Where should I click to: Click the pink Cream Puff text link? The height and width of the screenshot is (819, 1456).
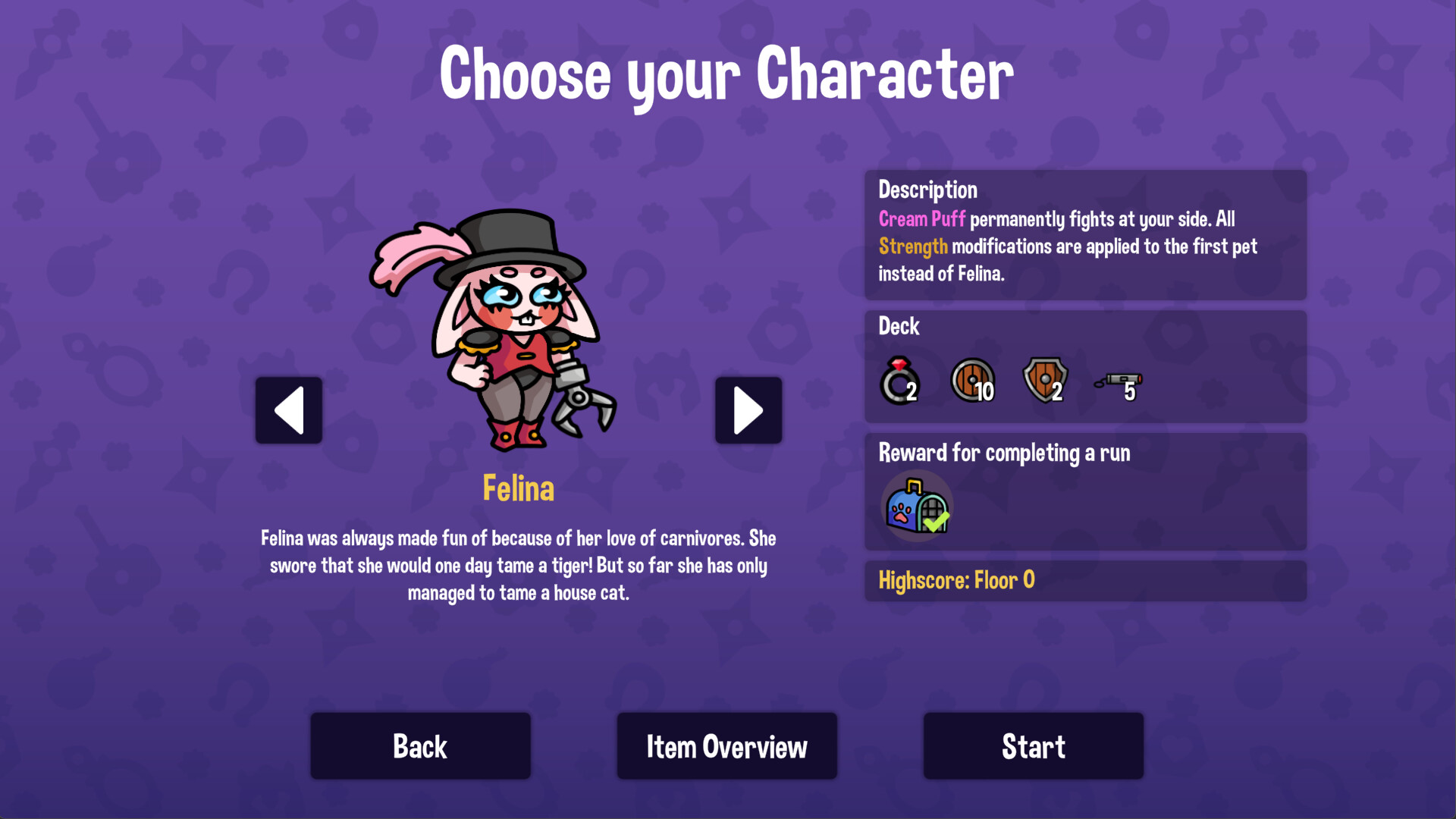[921, 219]
